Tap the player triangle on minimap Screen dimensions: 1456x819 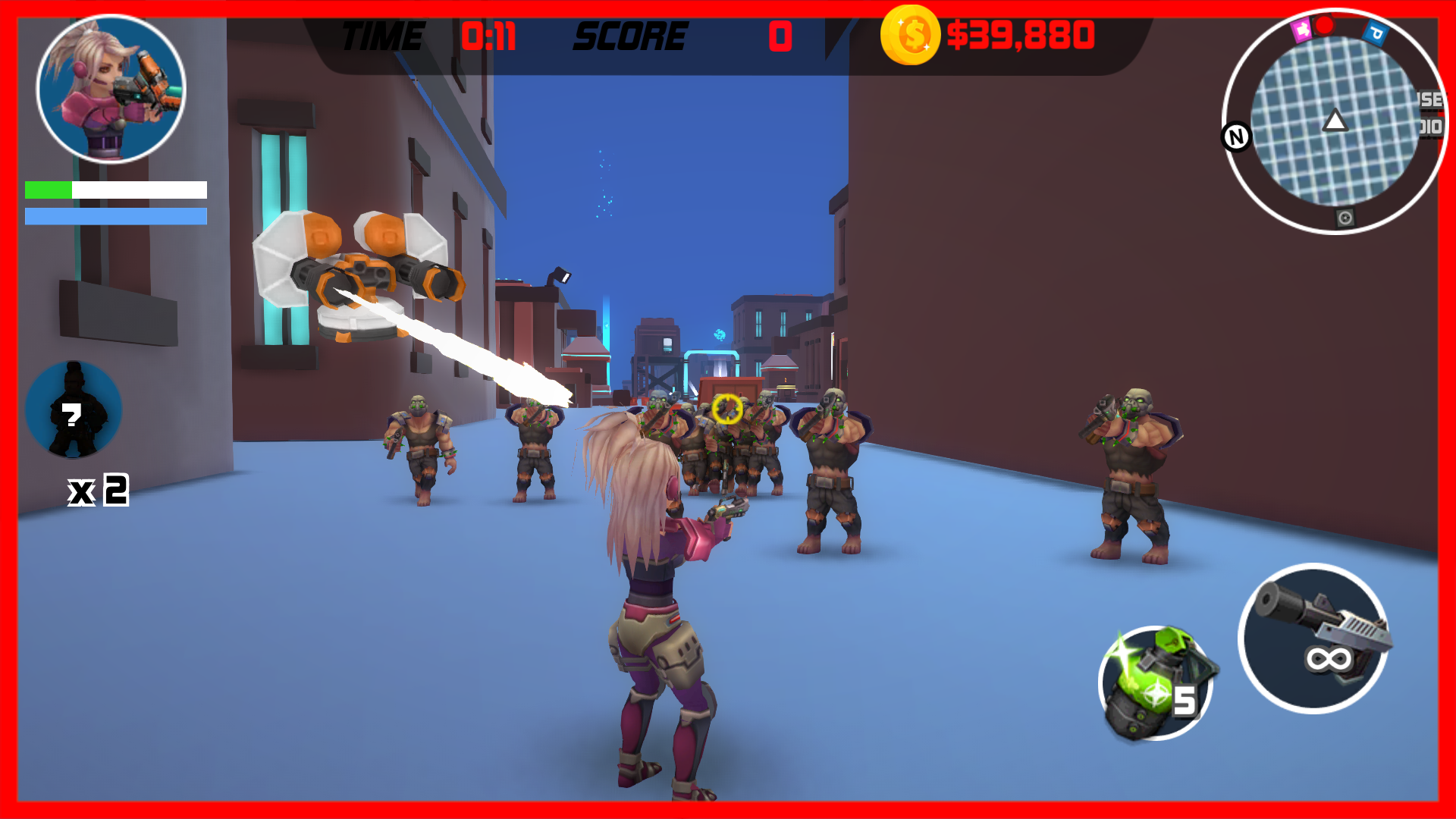coord(1335,121)
